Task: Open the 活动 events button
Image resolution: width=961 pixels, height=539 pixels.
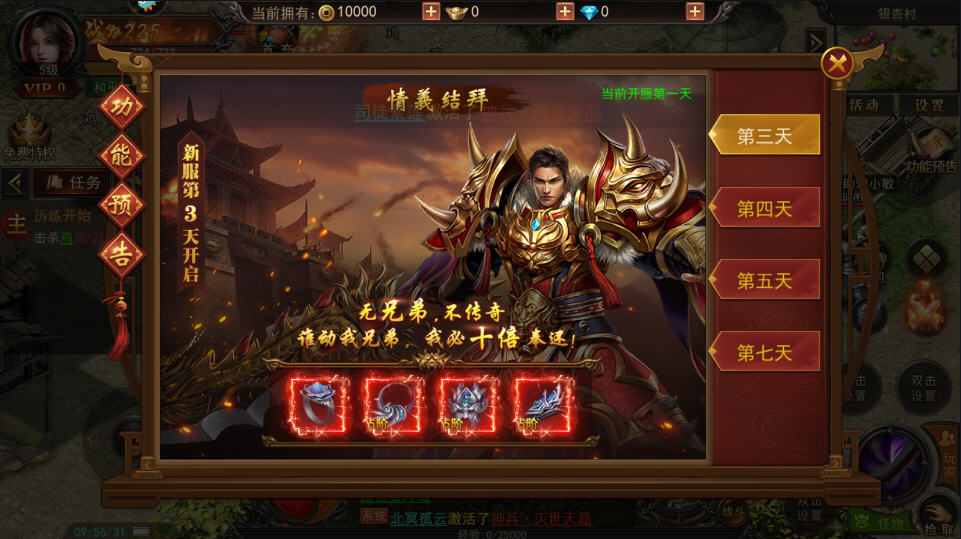Action: (863, 105)
